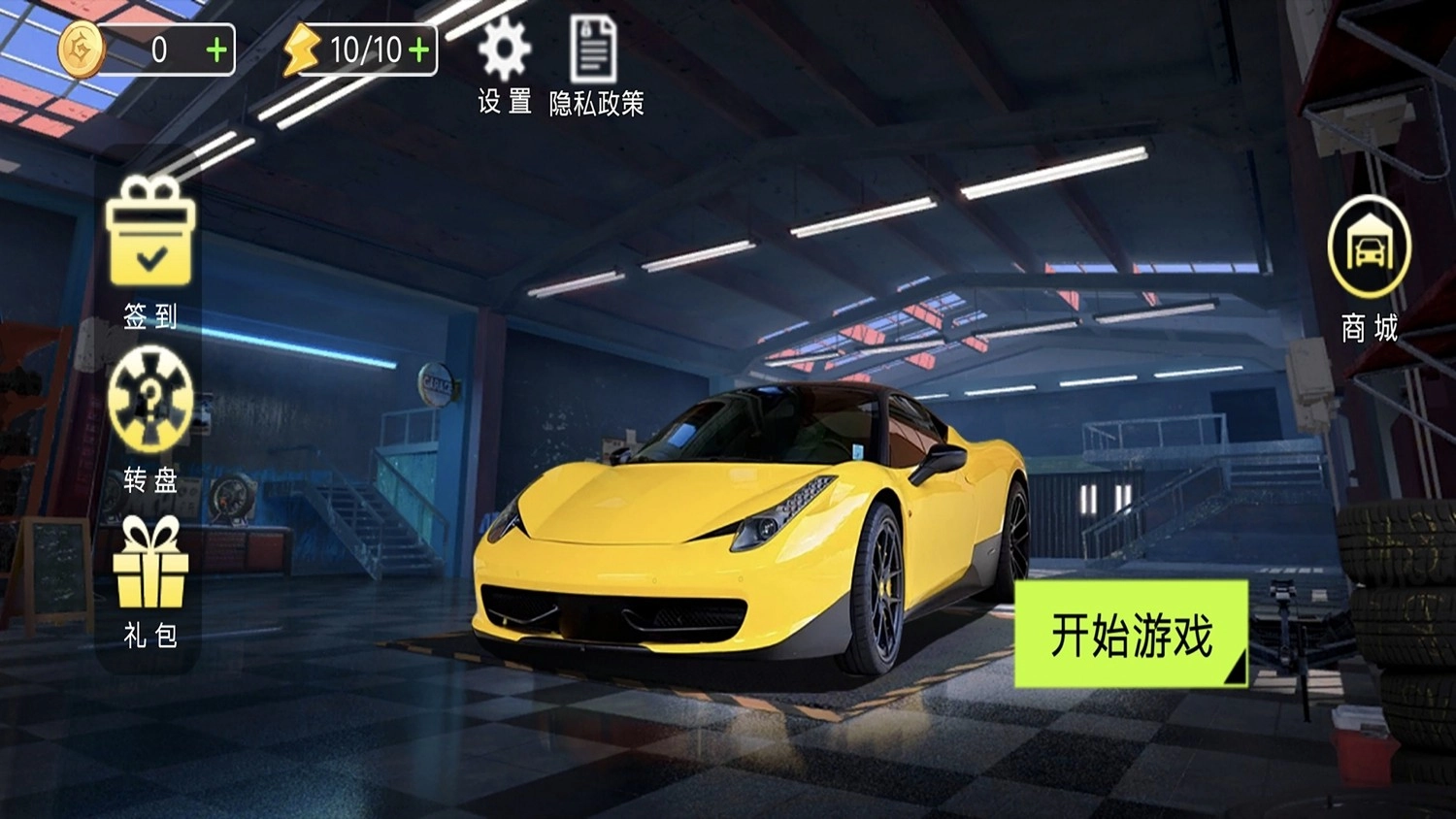View the 隐私政策 privacy policy document icon
Viewport: 1456px width, 819px height.
coord(593,47)
